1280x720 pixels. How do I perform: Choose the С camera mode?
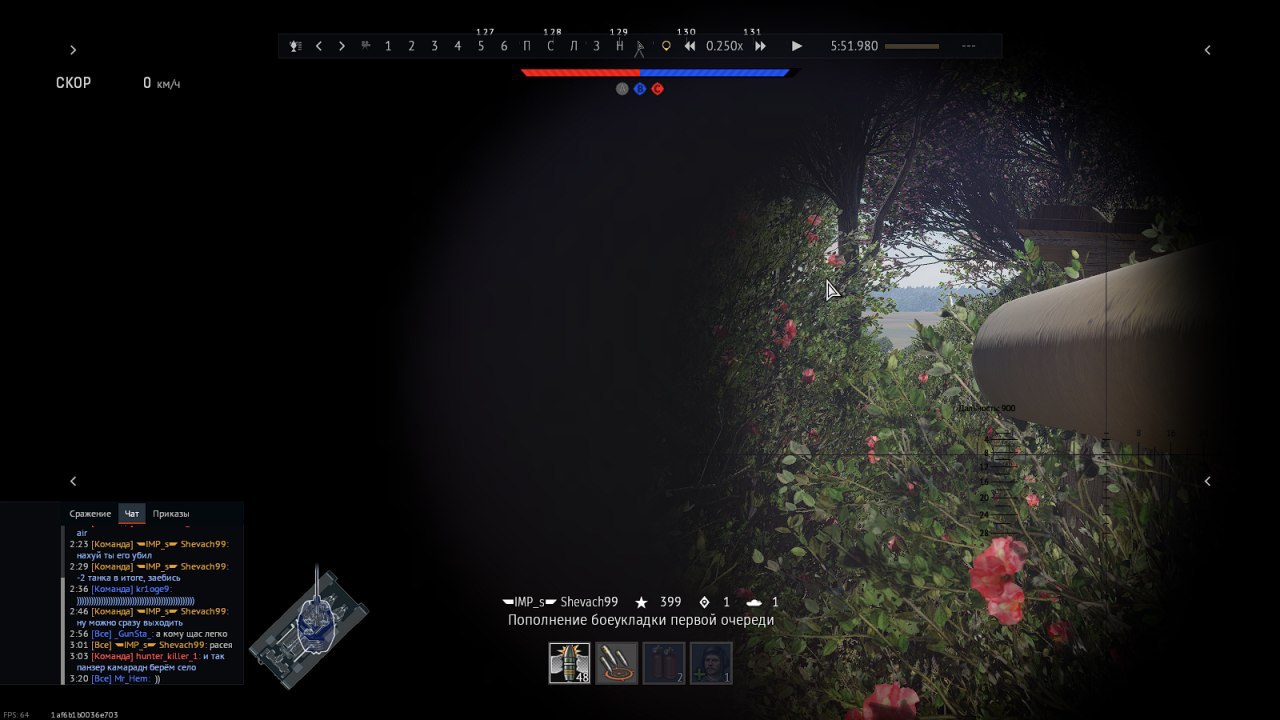pos(550,46)
